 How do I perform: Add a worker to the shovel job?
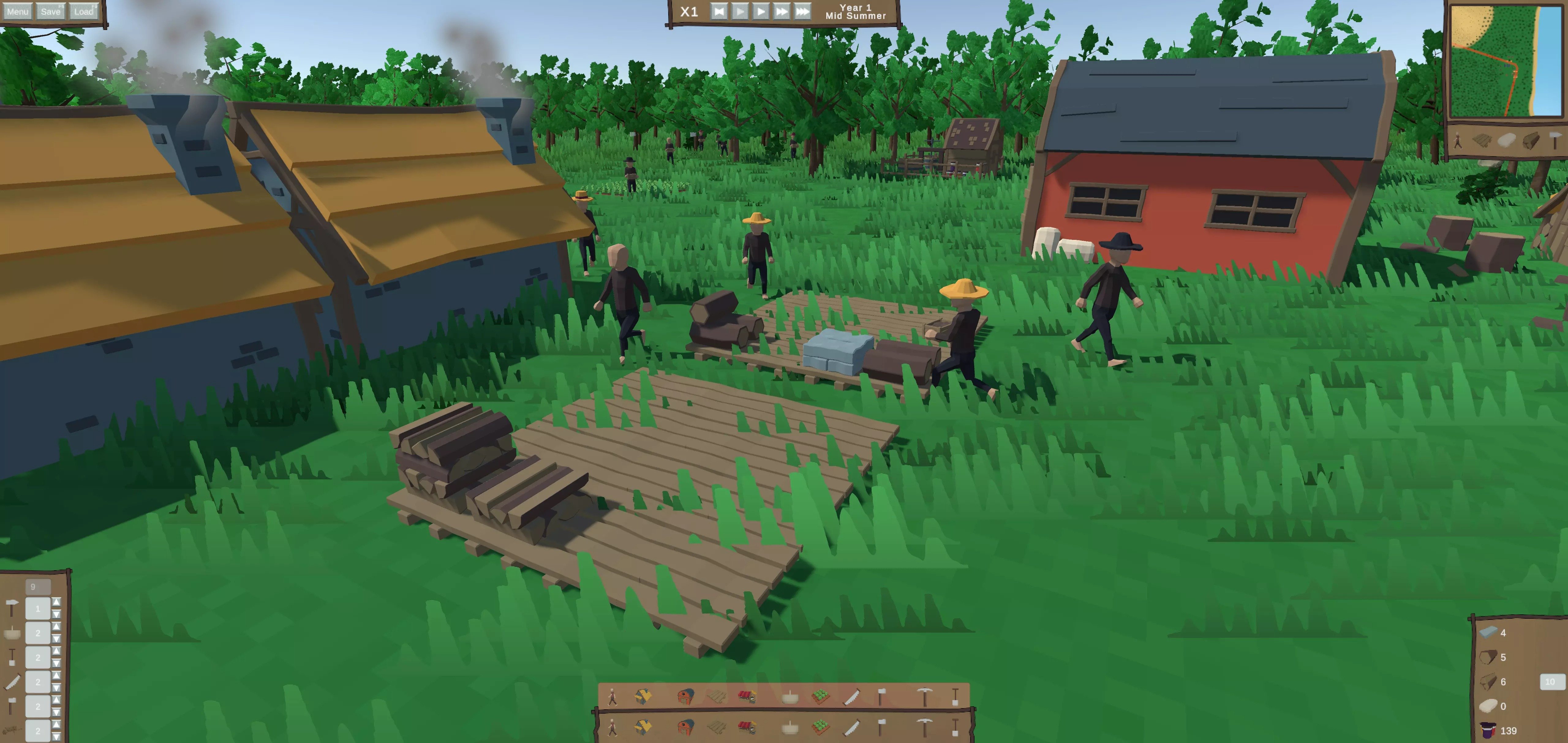[57, 651]
